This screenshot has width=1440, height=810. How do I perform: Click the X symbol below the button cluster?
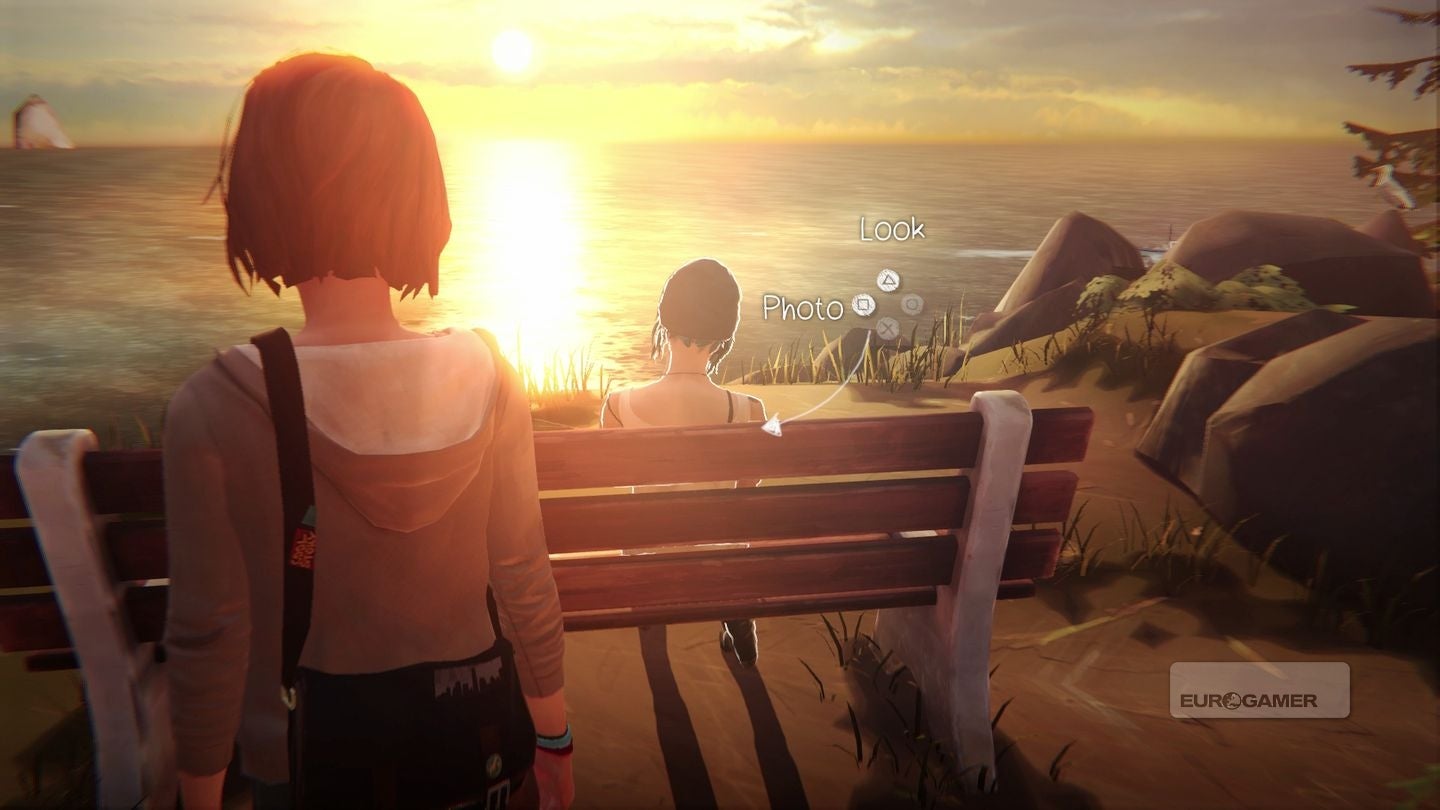click(888, 326)
